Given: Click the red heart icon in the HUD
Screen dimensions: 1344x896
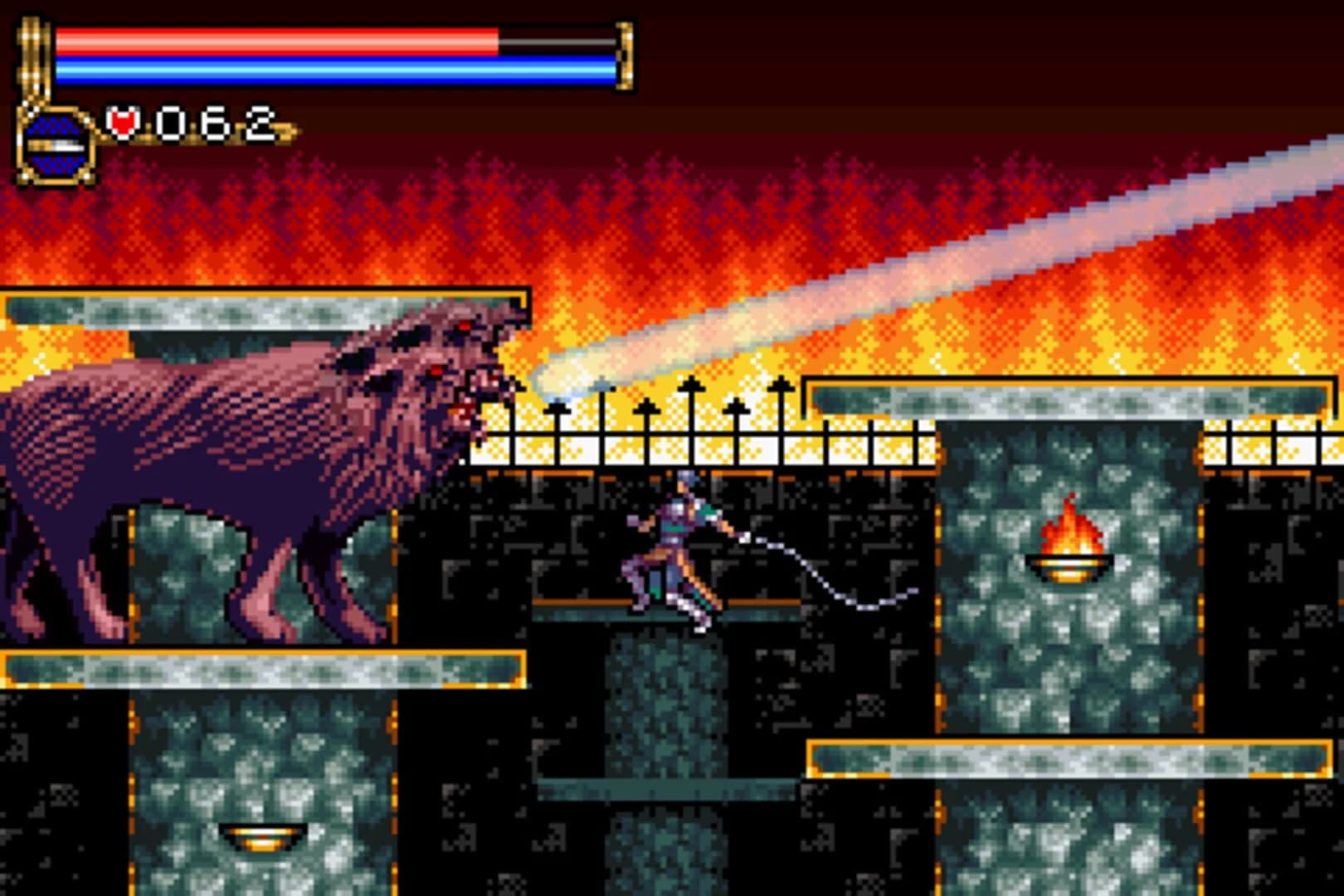Looking at the screenshot, I should tap(121, 123).
